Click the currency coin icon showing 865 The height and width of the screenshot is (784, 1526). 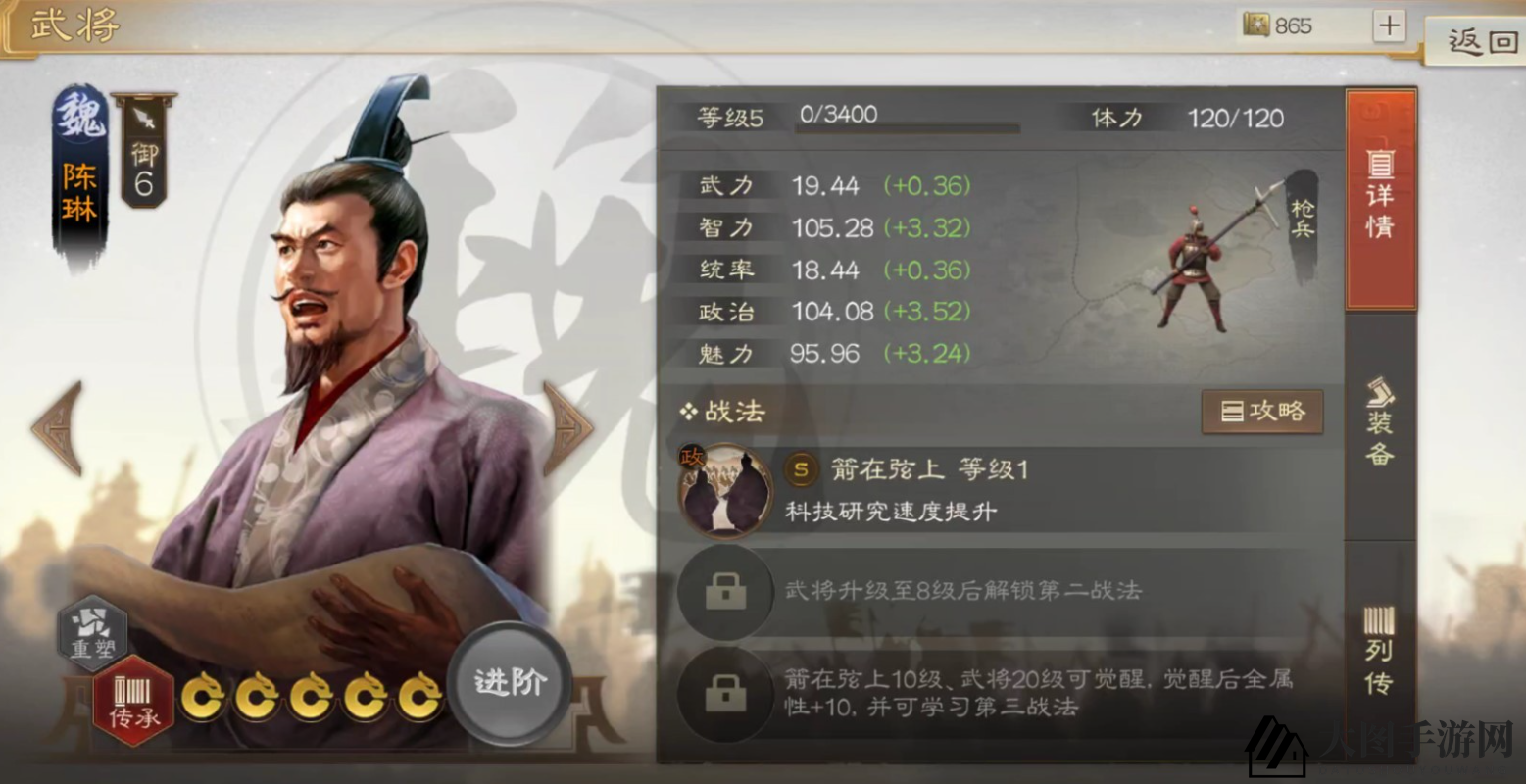[1257, 24]
